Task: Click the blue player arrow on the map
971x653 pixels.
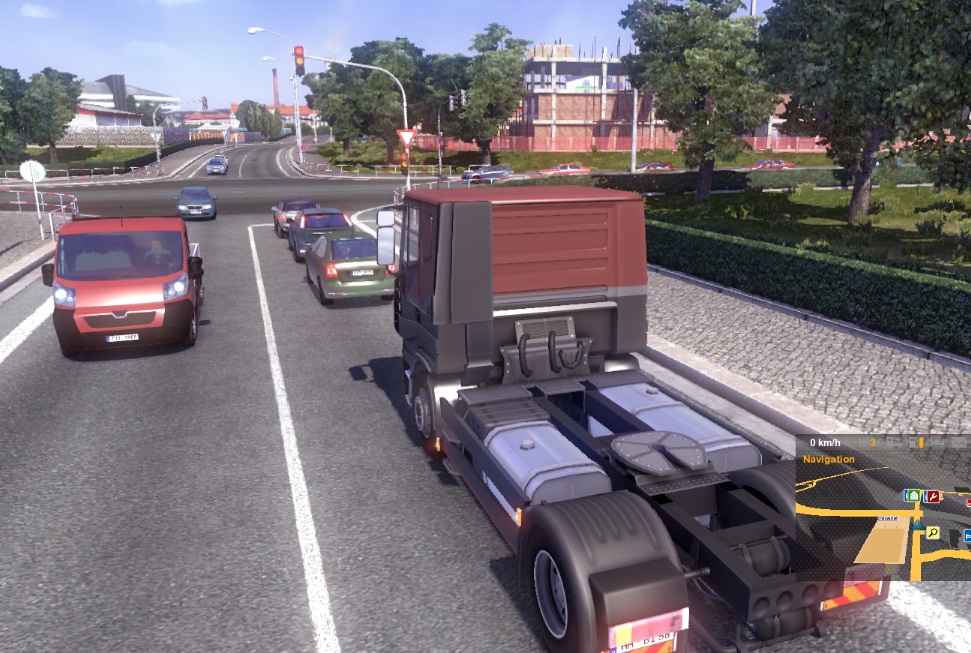Action: click(917, 524)
